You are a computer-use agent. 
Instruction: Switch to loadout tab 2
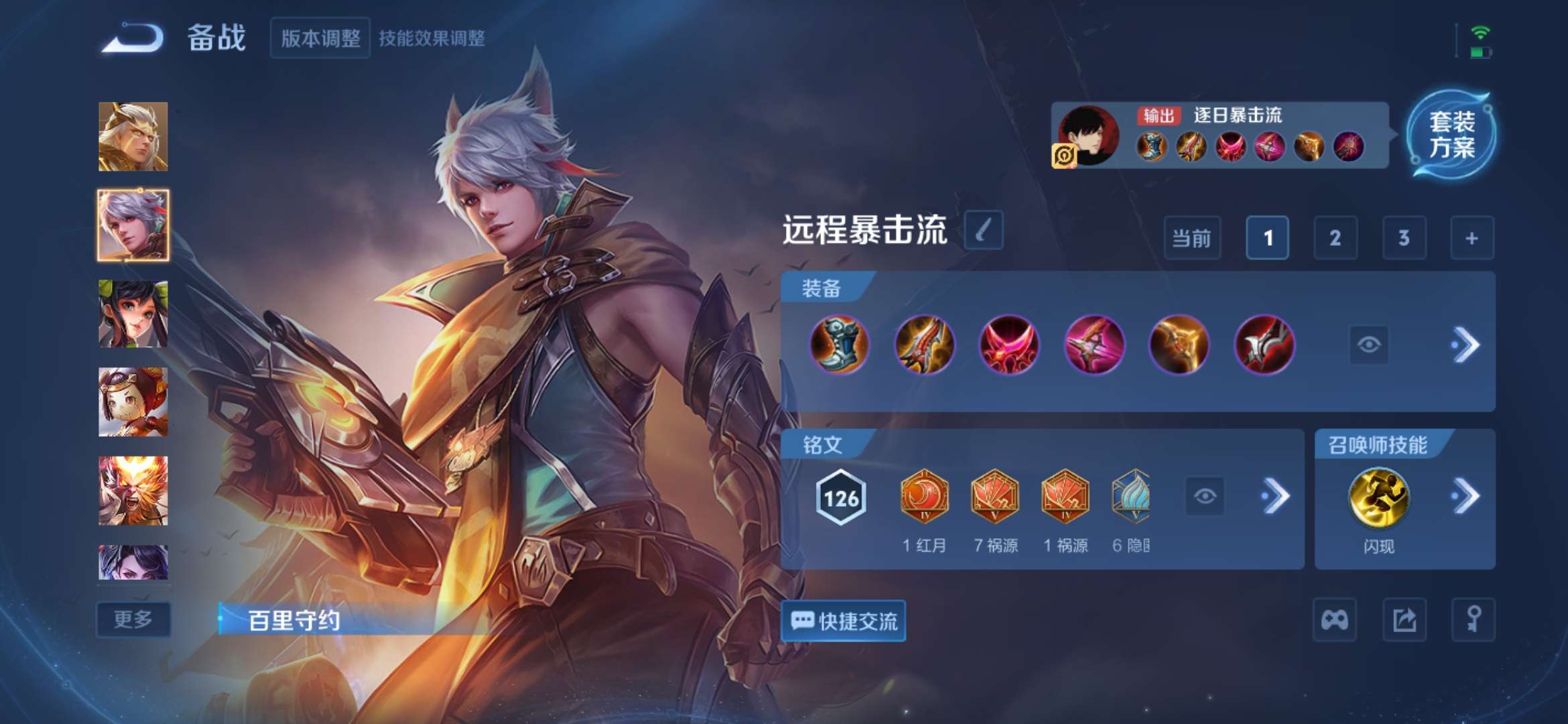[1335, 238]
